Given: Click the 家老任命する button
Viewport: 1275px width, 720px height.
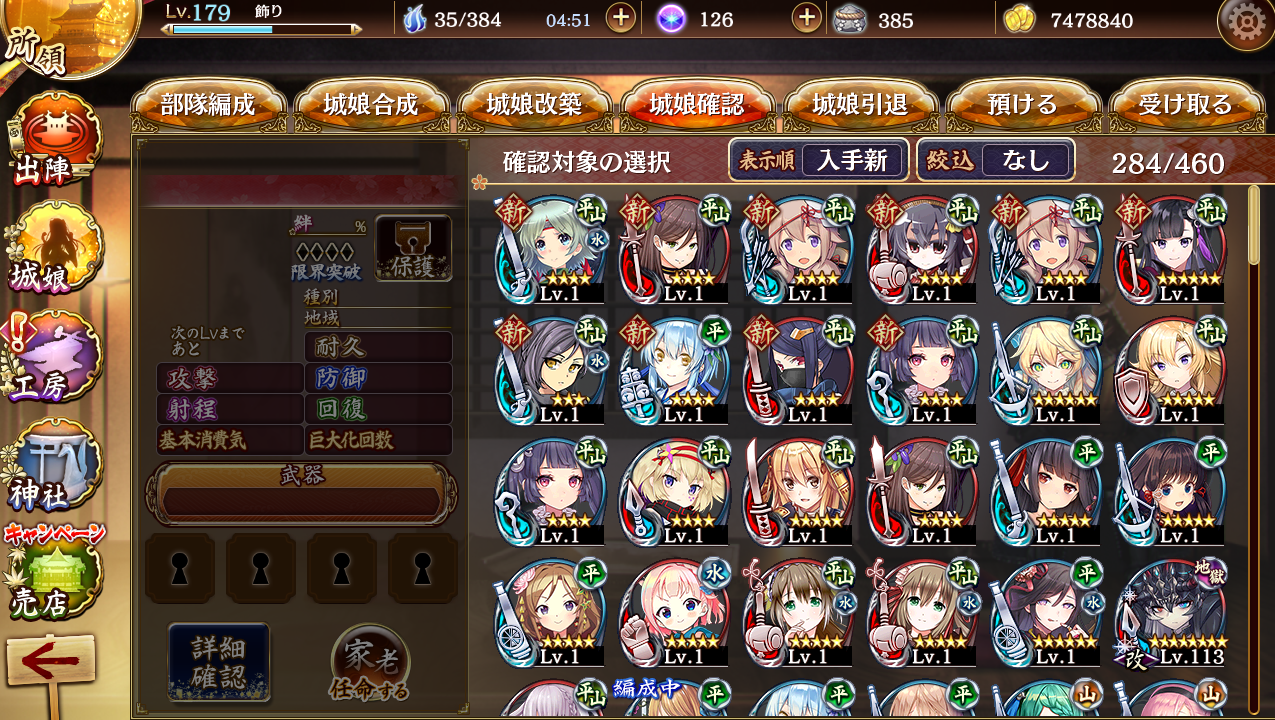Looking at the screenshot, I should pyautogui.click(x=370, y=663).
